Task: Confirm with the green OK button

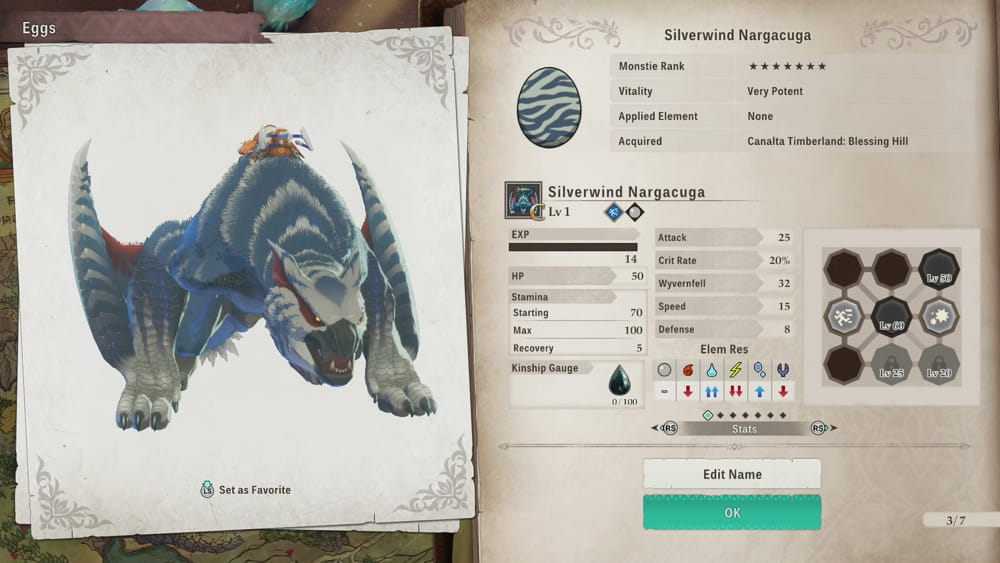Action: coord(731,512)
